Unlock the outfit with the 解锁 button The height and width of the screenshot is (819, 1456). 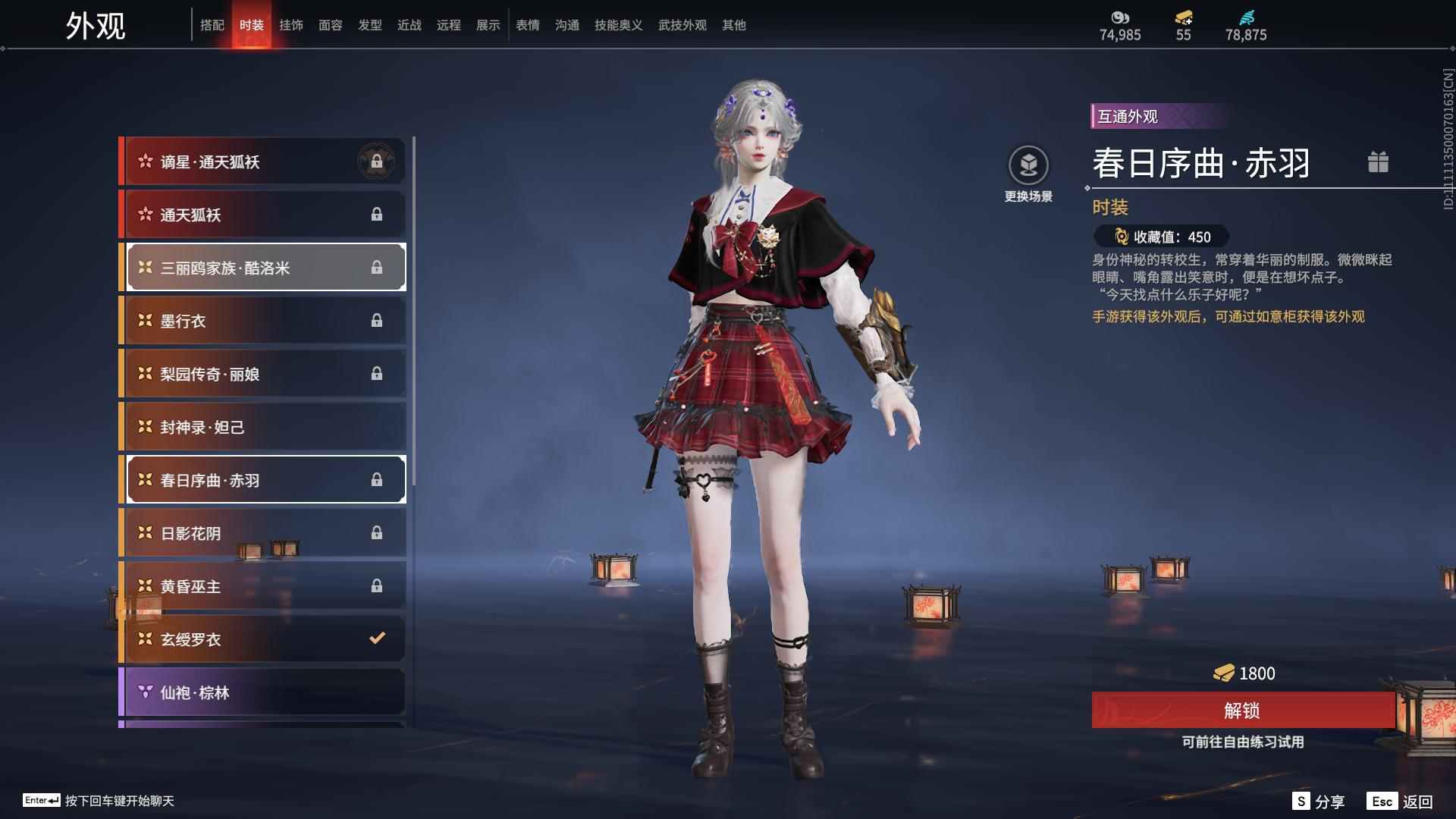tap(1242, 711)
